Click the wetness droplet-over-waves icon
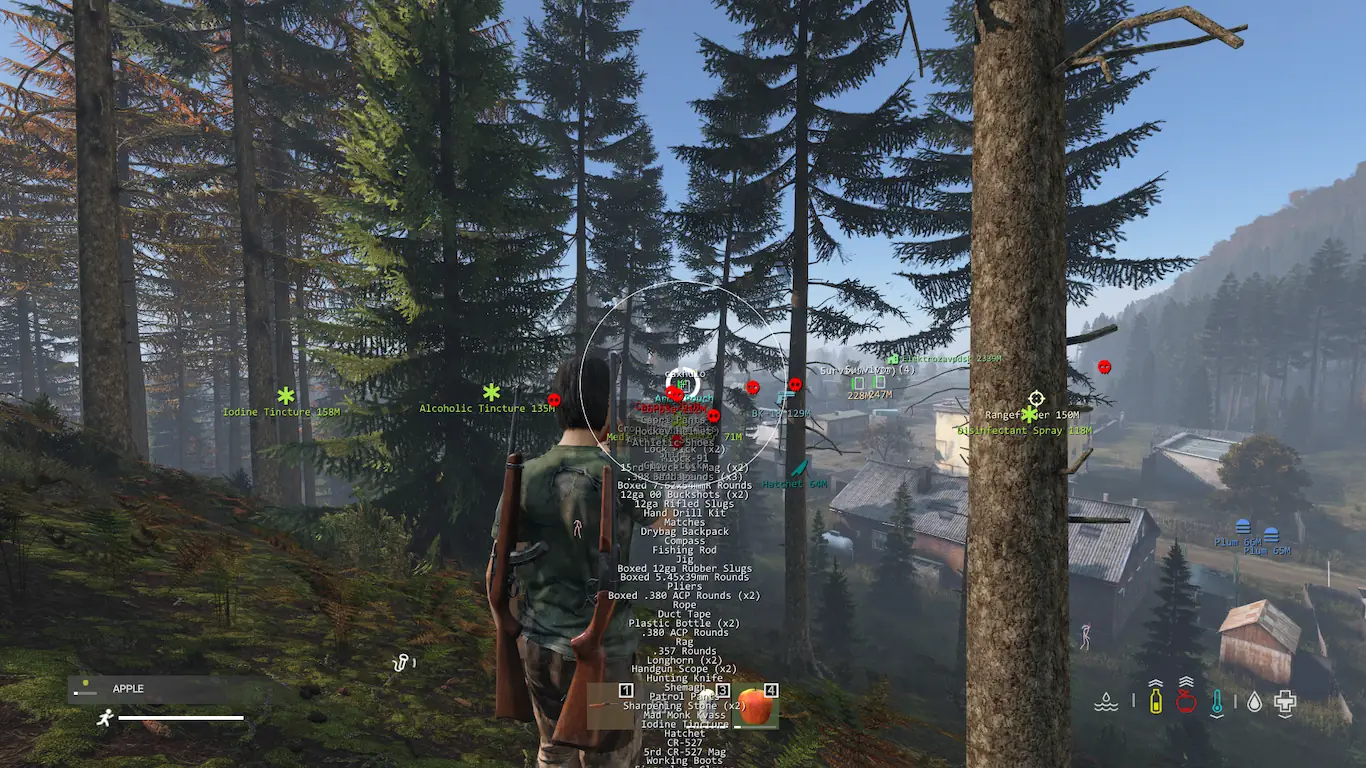Screen dimensions: 1366x768 (x=1106, y=702)
